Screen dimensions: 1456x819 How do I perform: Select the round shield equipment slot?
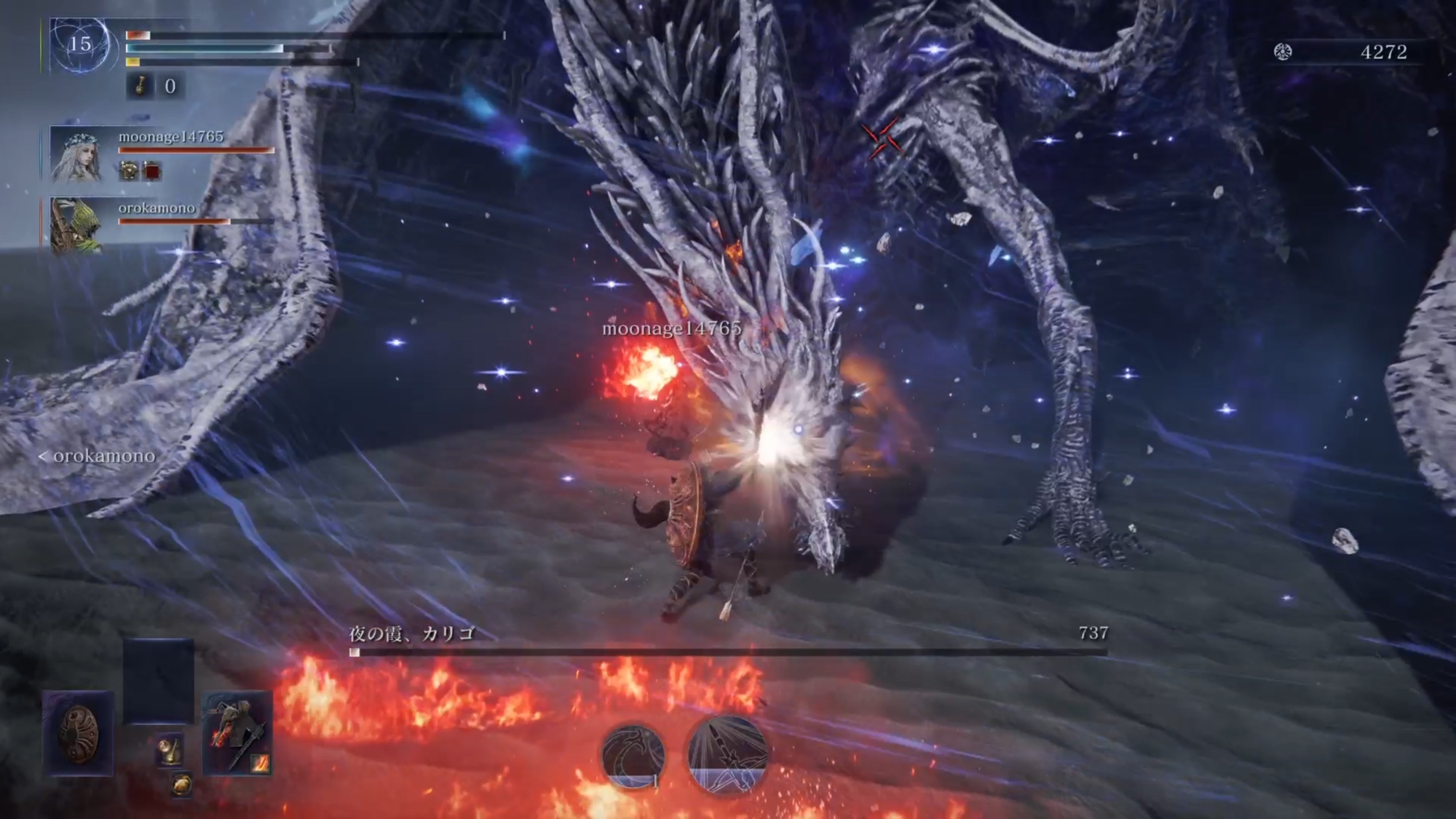(x=79, y=732)
